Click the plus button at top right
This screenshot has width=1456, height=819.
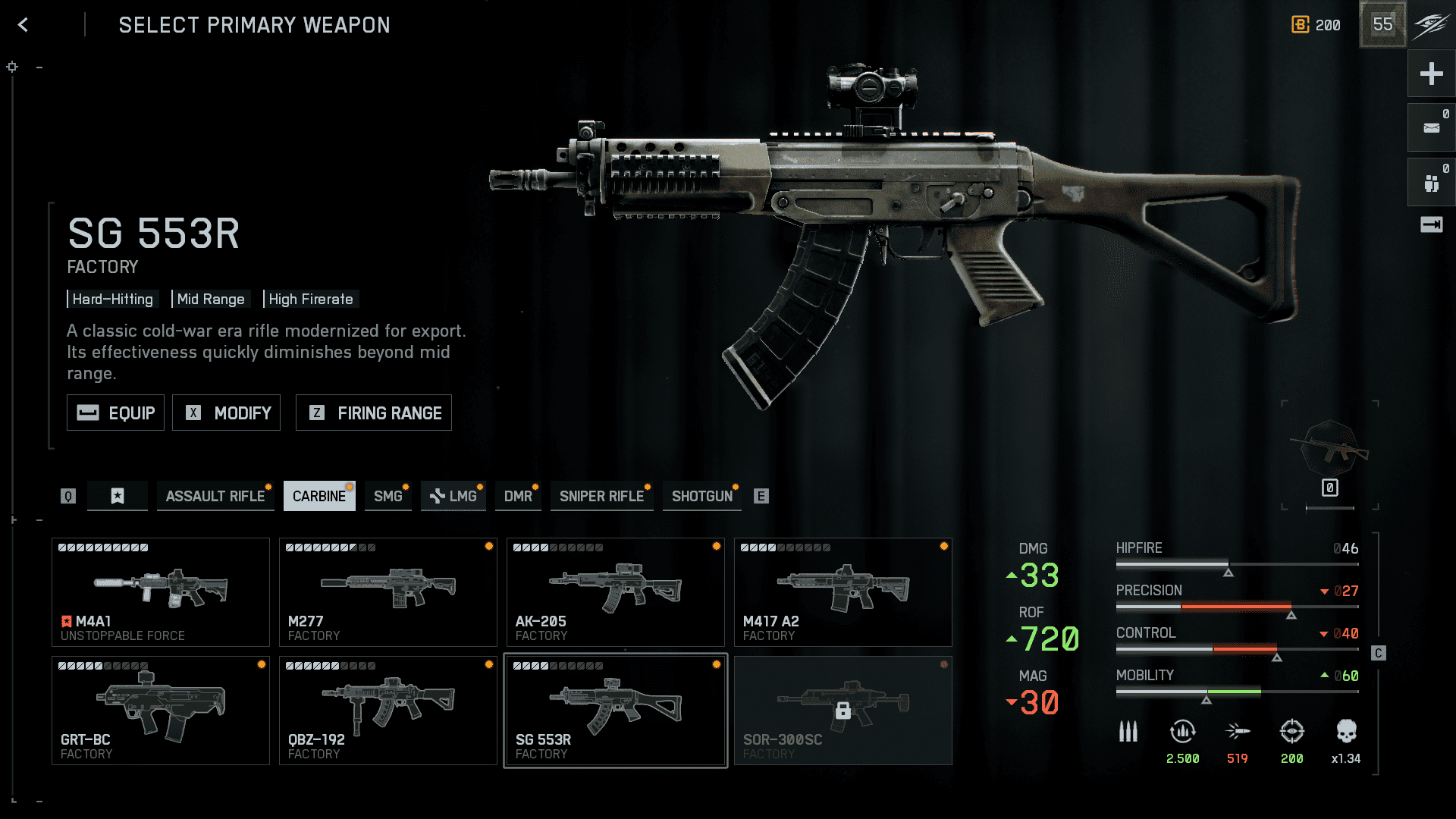tap(1431, 74)
